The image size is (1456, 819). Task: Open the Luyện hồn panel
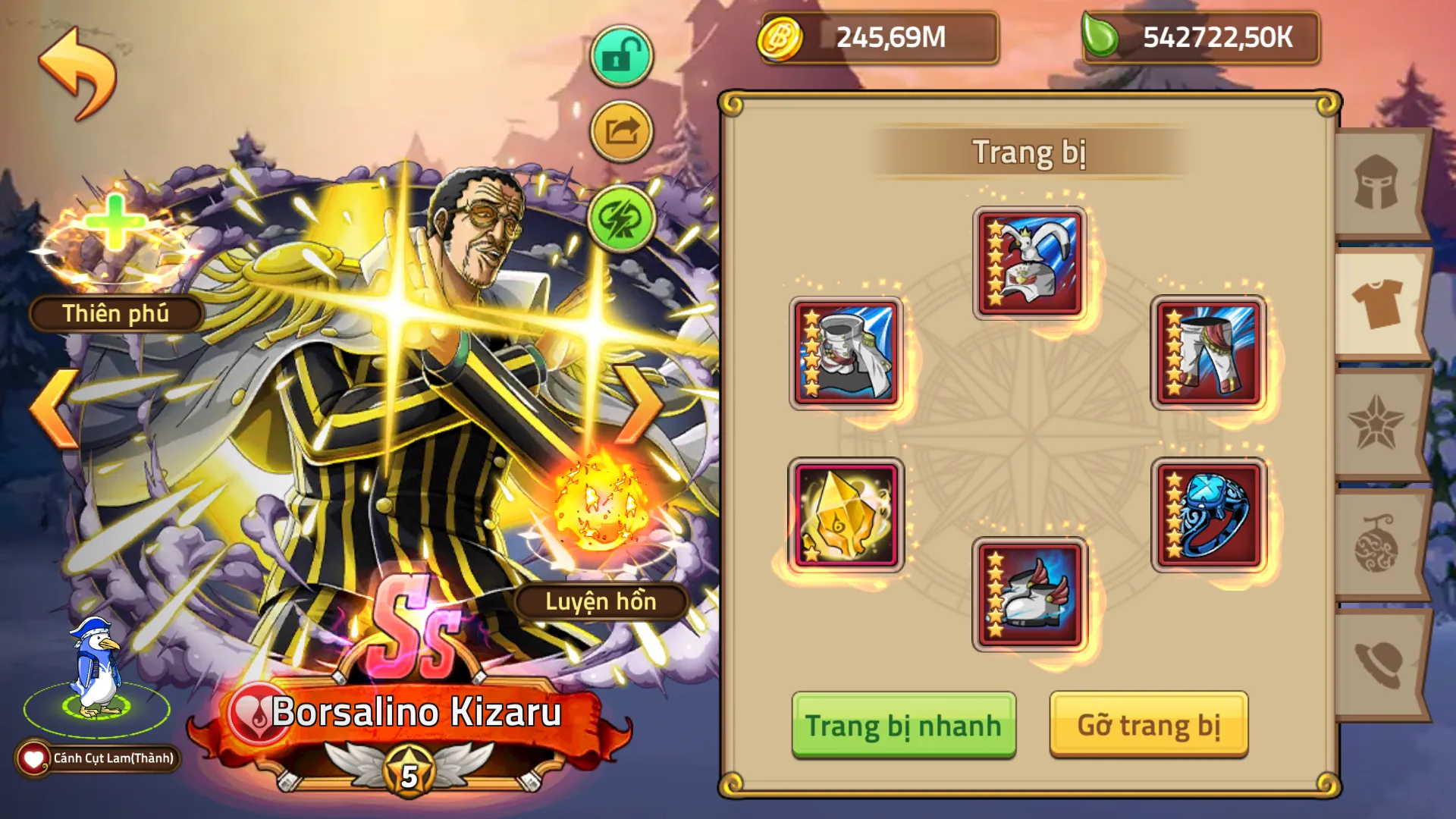(603, 601)
